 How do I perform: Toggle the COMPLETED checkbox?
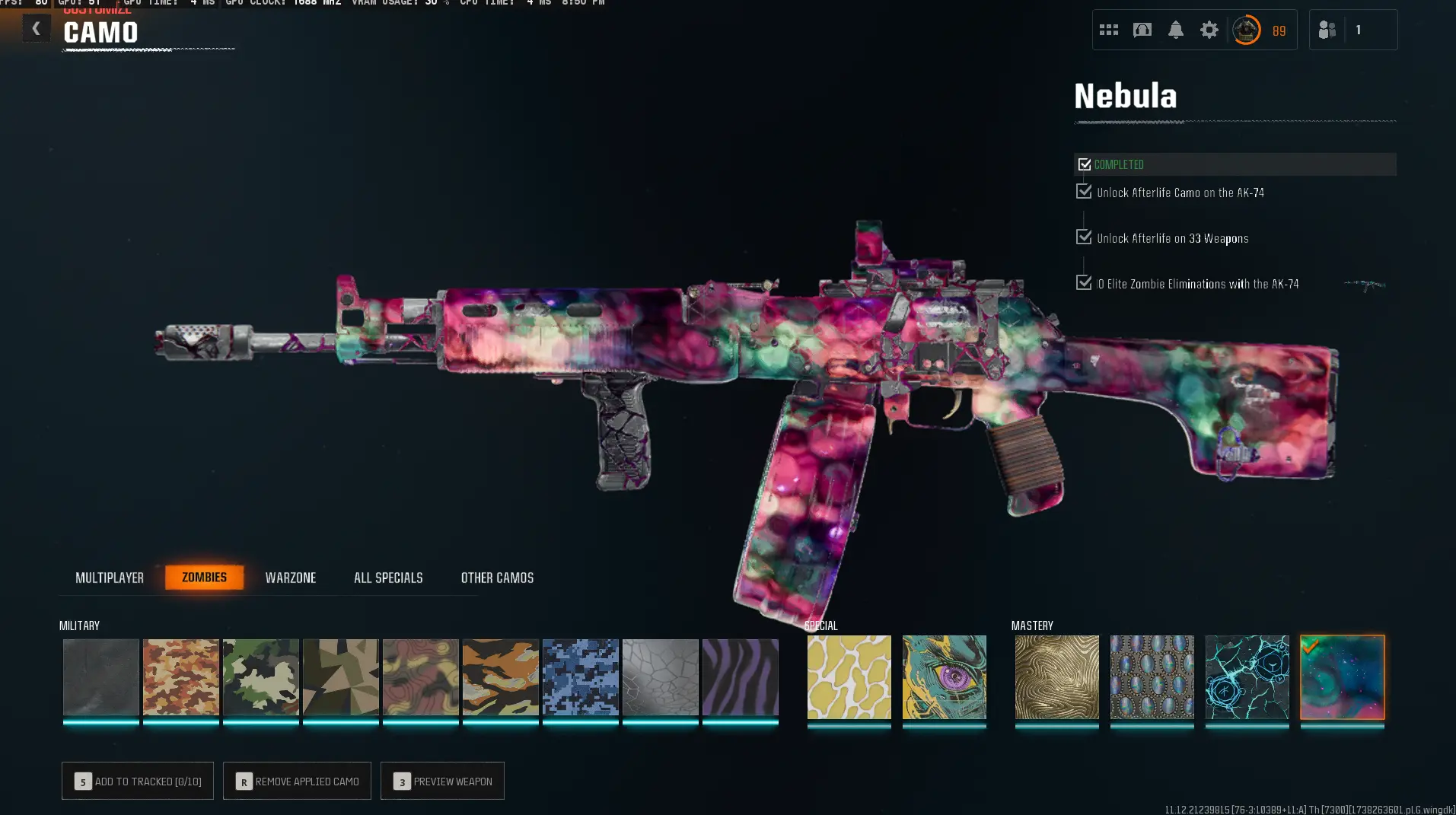point(1084,163)
